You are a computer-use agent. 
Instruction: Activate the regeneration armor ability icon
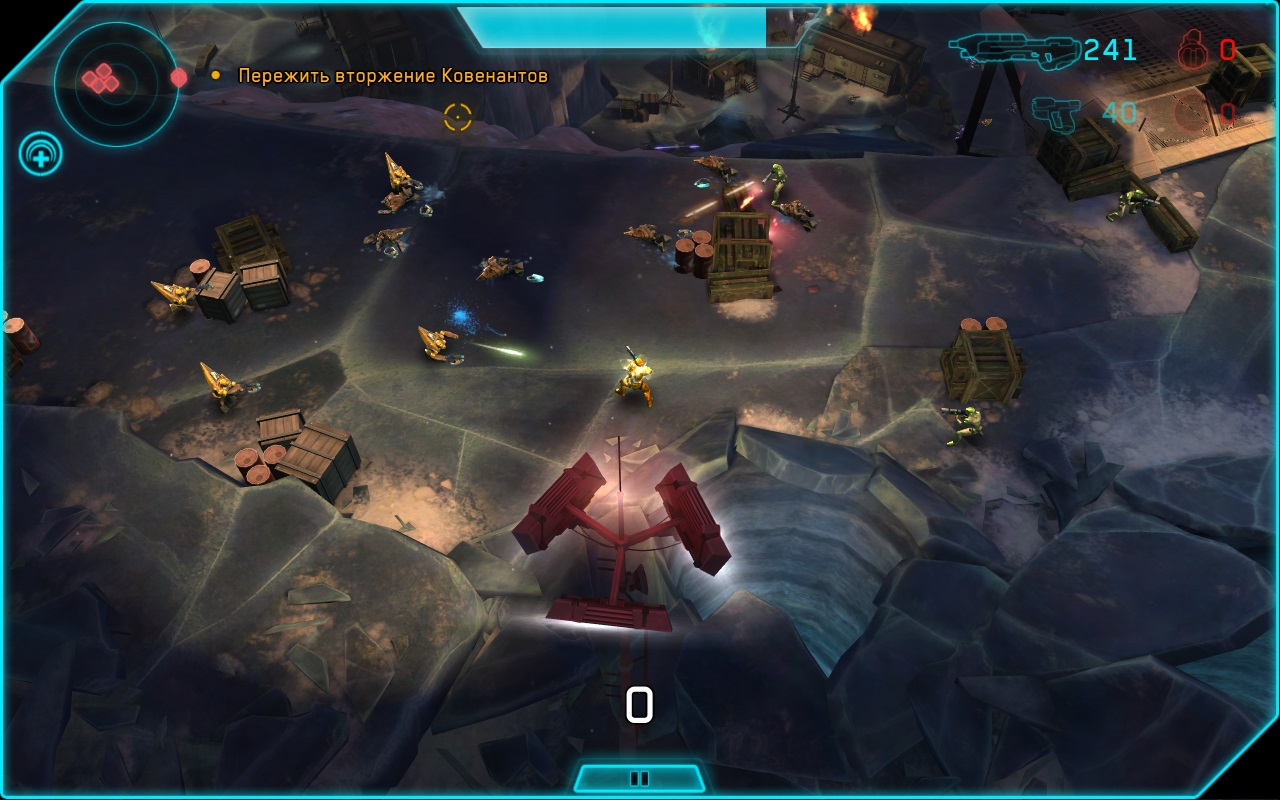tap(41, 155)
